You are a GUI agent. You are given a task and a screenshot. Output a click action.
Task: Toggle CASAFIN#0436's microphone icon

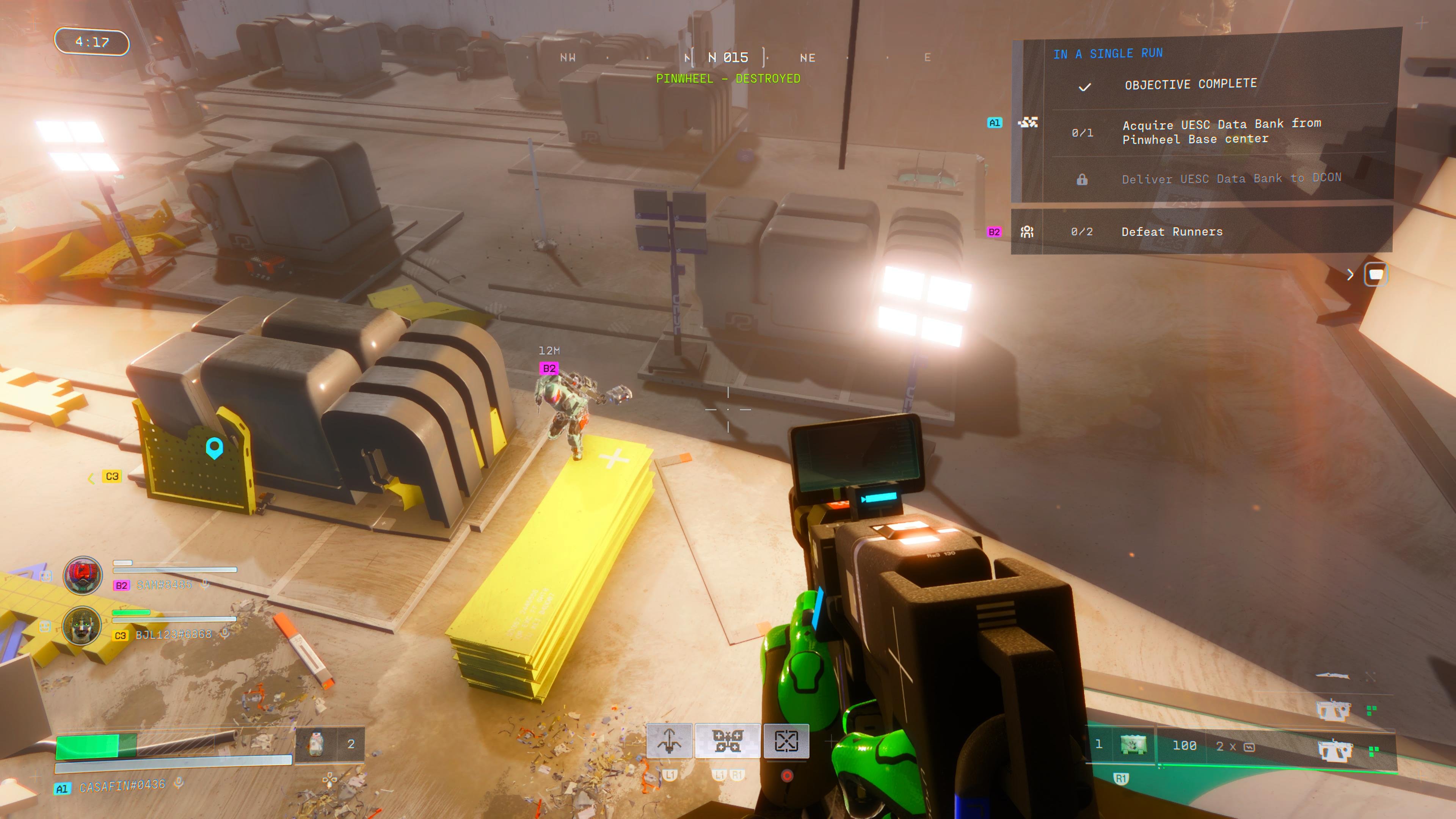click(x=179, y=782)
